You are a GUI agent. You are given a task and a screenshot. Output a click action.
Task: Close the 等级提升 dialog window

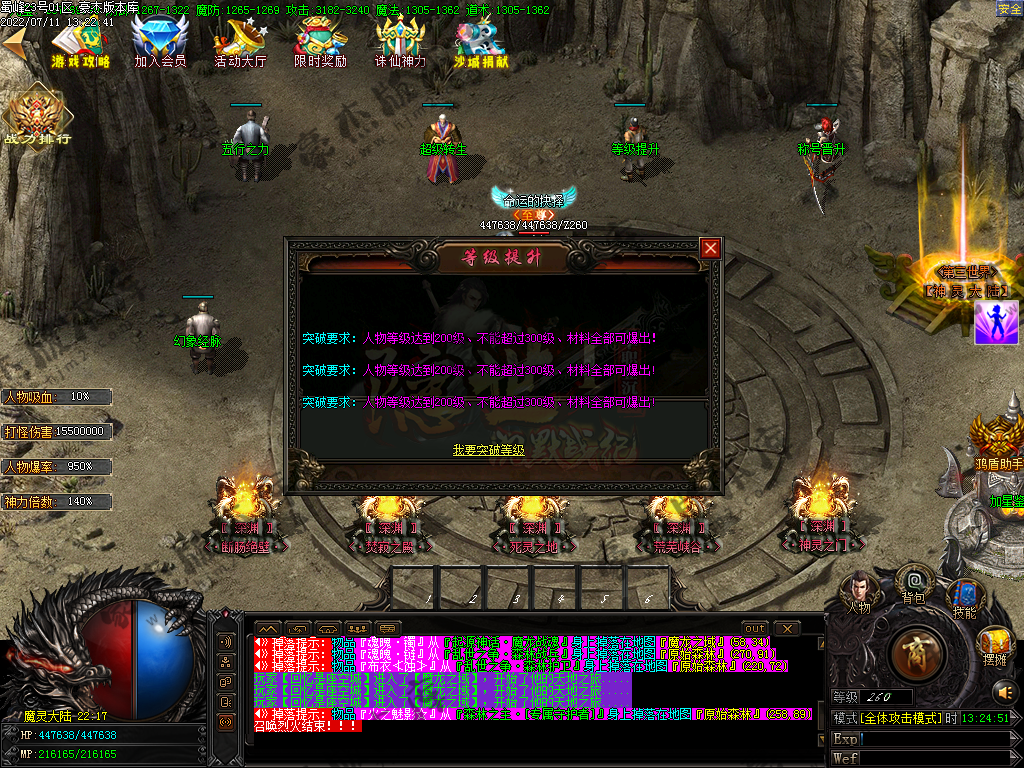[x=710, y=248]
